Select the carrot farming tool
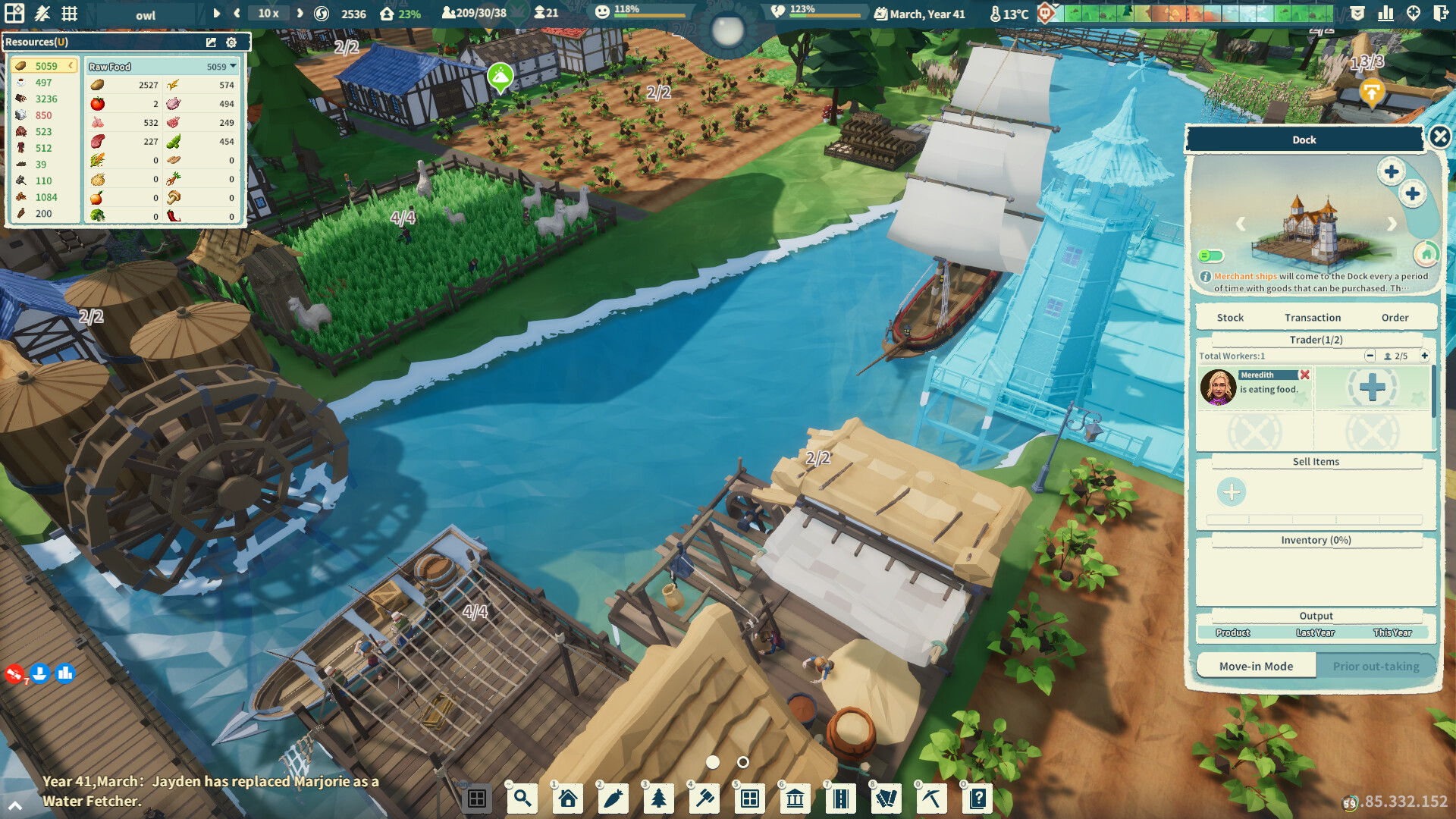The image size is (1456, 819). point(613,798)
